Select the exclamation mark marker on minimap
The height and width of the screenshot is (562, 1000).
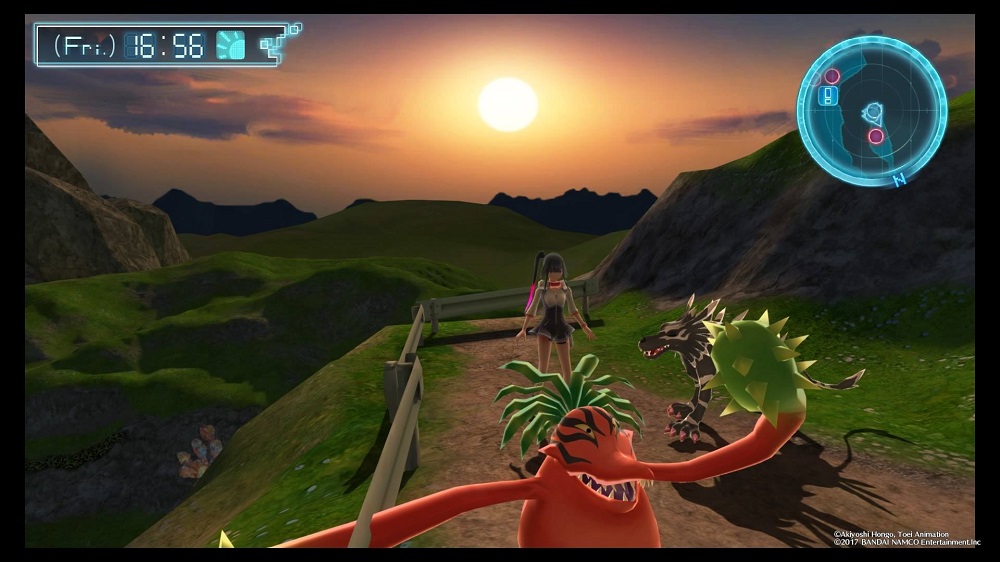pos(827,96)
